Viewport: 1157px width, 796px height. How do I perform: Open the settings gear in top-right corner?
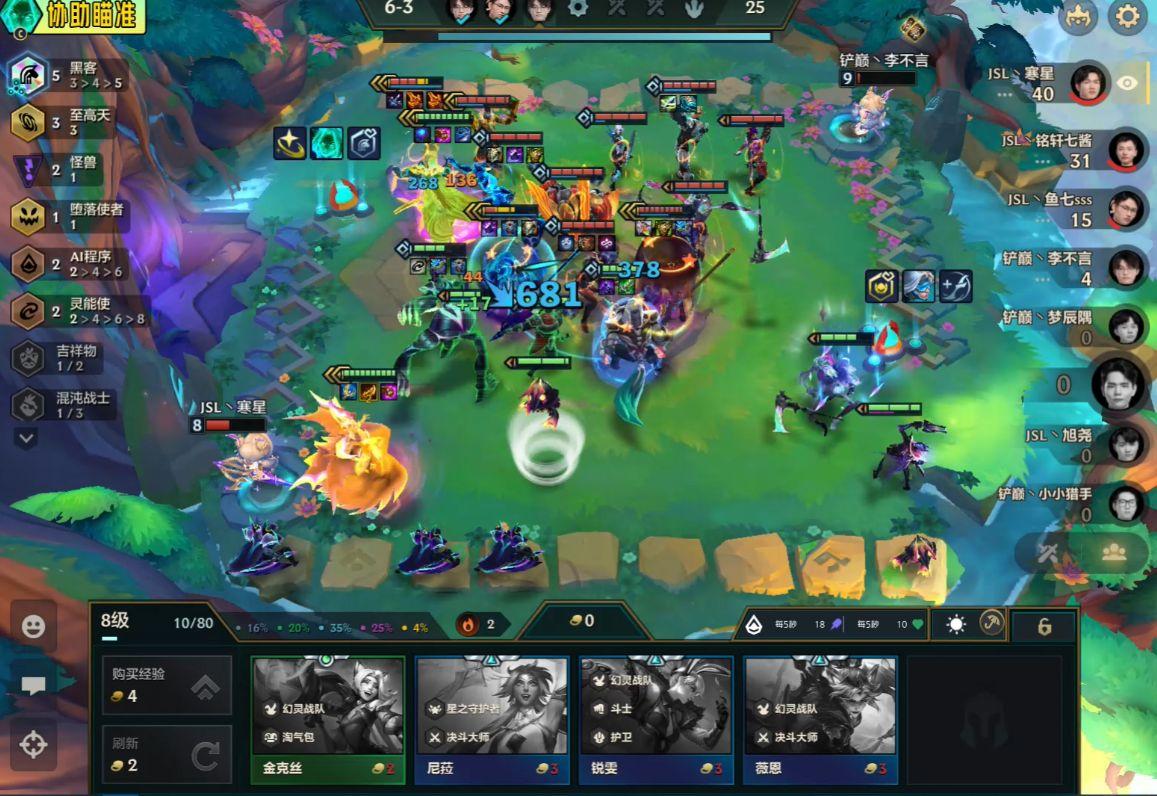click(1127, 17)
